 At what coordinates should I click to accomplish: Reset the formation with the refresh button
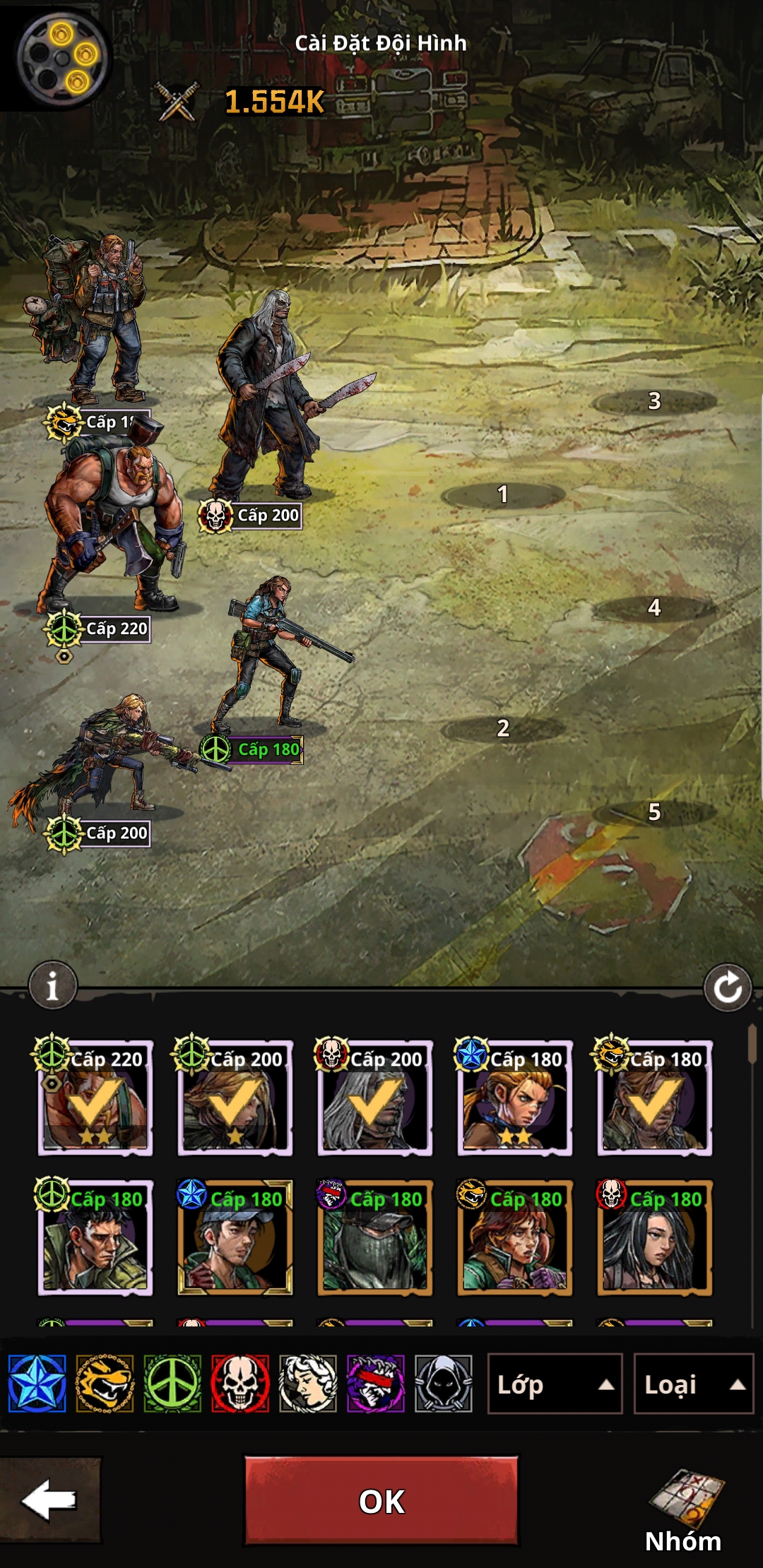(x=727, y=987)
